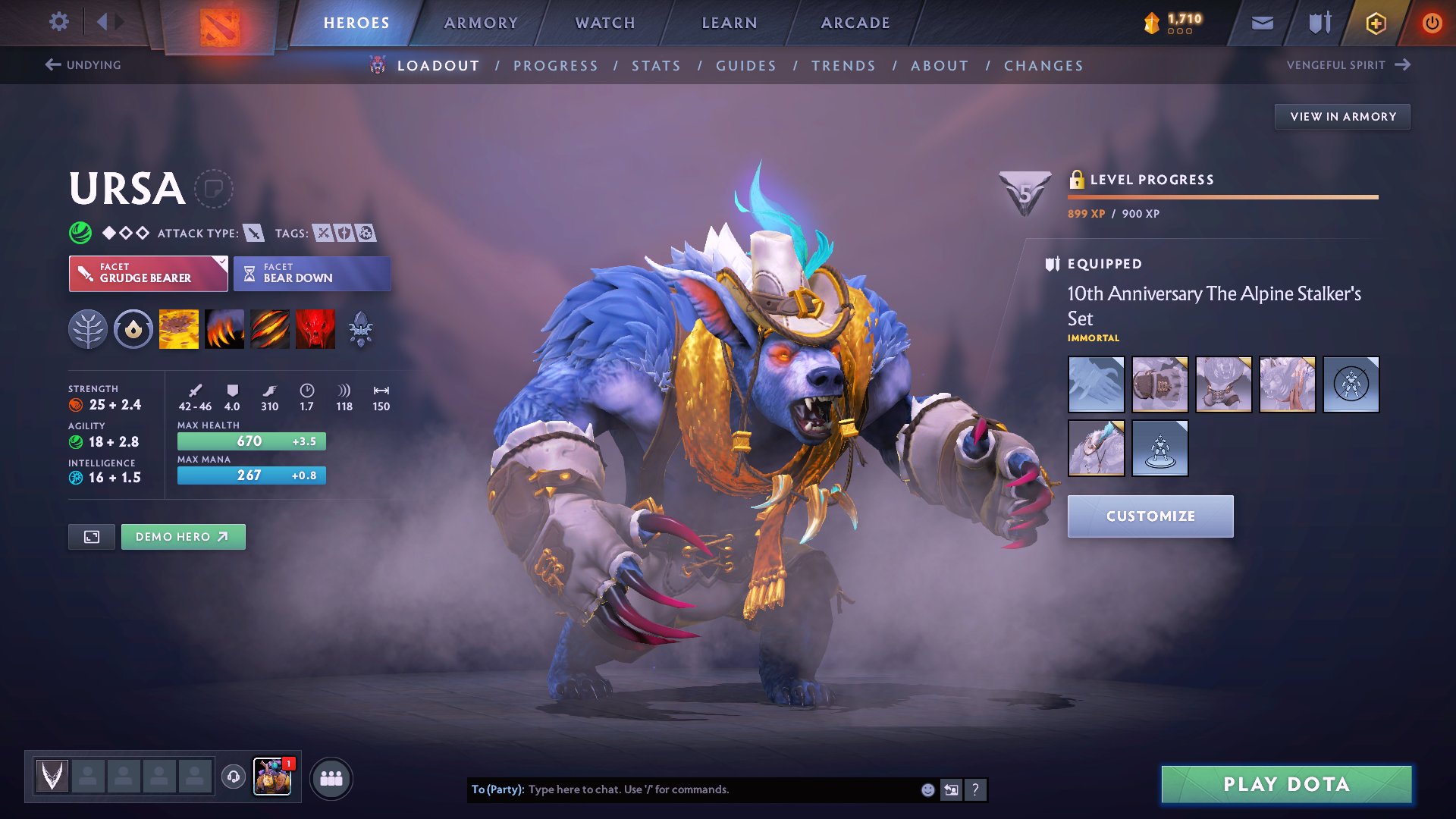Select the Overpower ability icon

pos(224,328)
